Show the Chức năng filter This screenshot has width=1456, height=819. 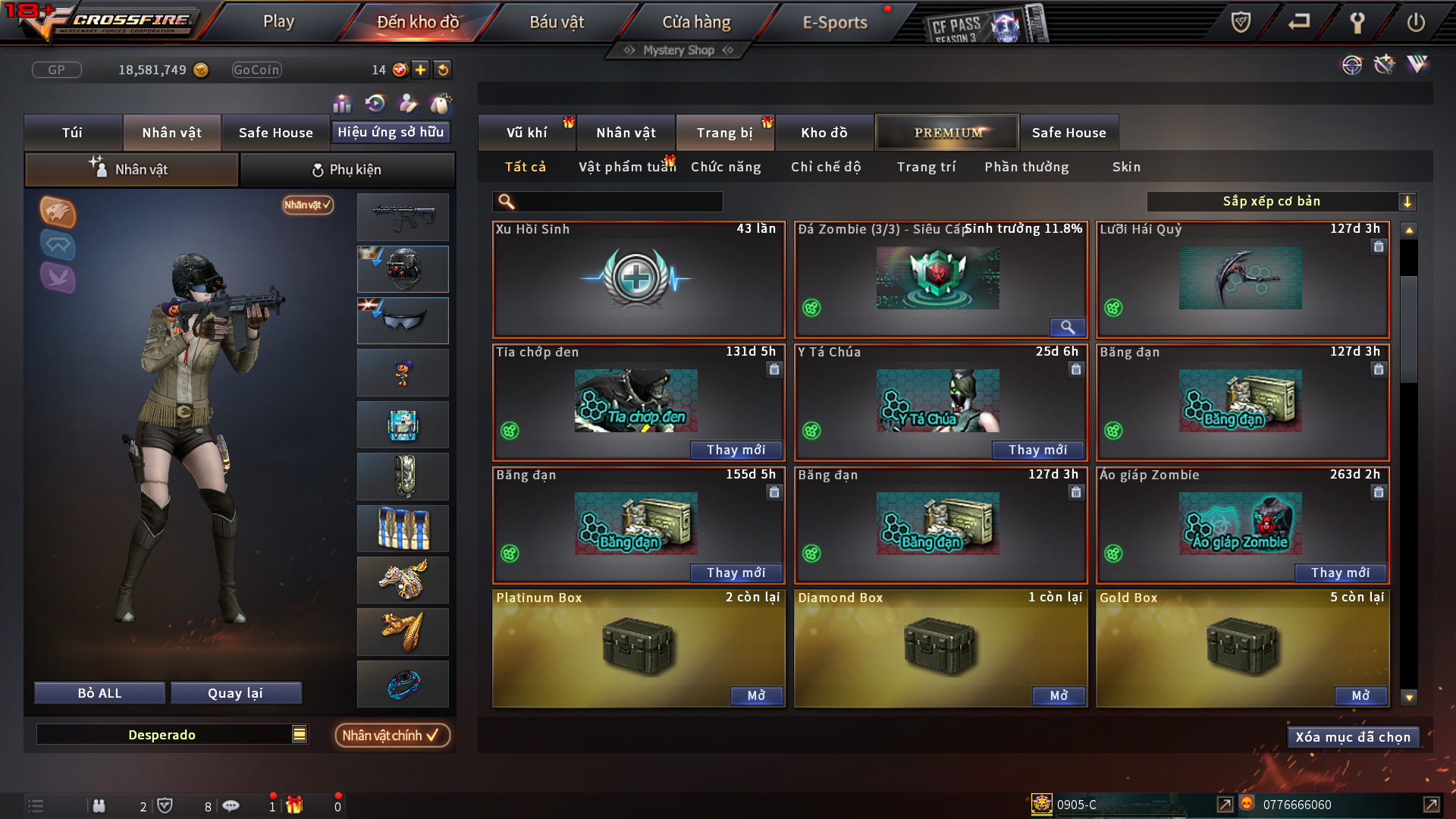(726, 167)
